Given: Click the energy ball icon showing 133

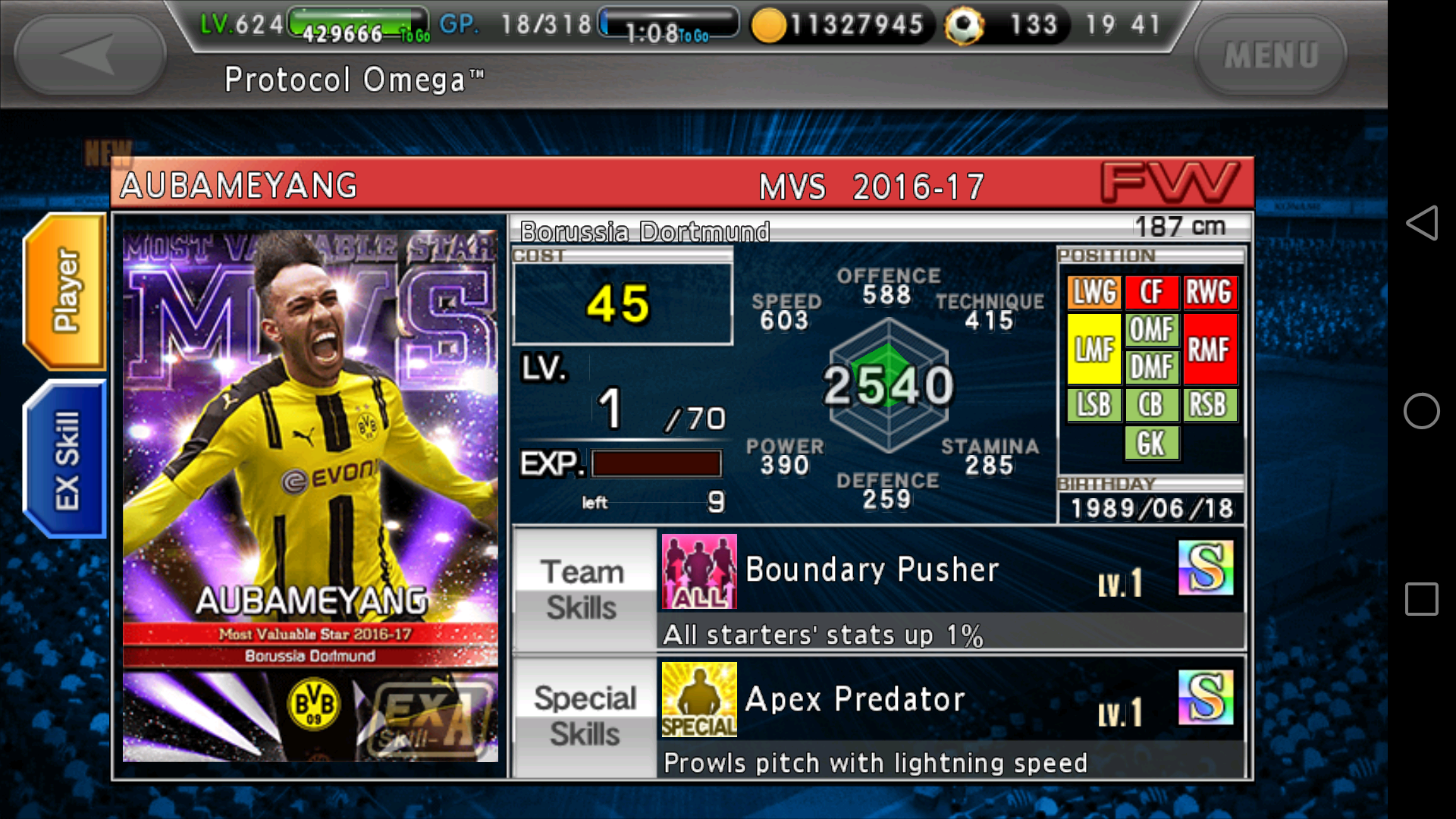Looking at the screenshot, I should (x=964, y=24).
